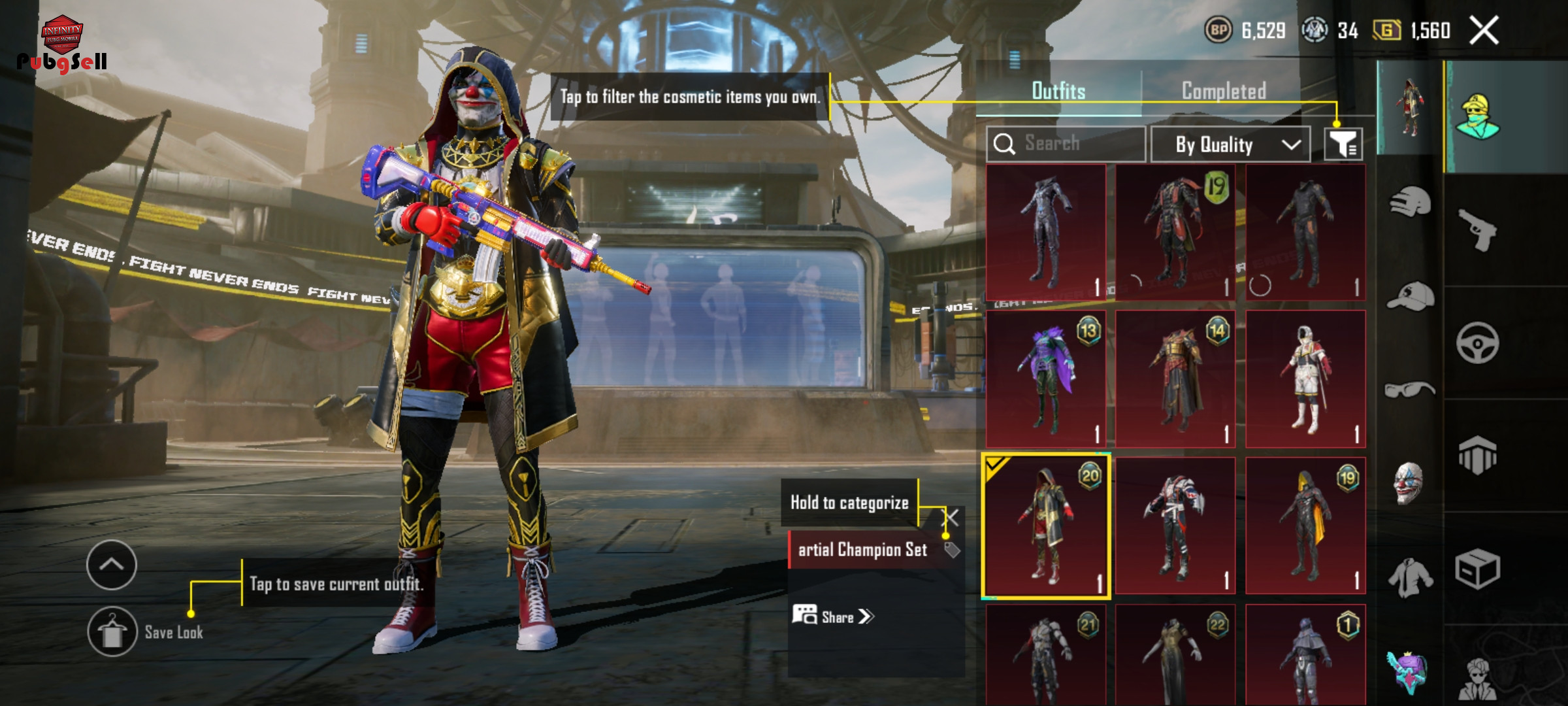Select the purple outfit with badge 13
The image size is (1568, 706).
[x=1046, y=379]
